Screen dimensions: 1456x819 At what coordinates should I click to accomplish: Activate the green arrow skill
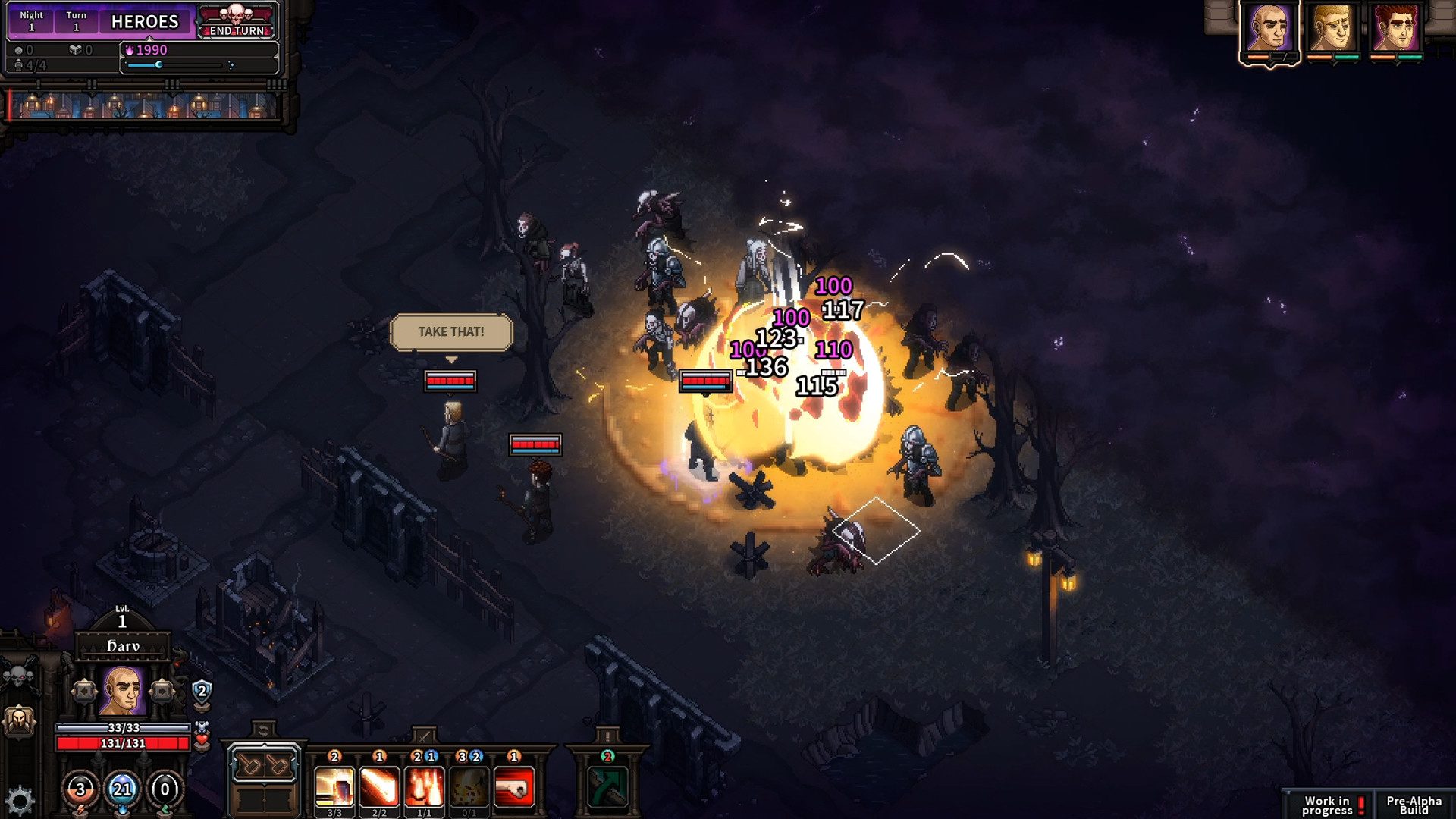pyautogui.click(x=607, y=787)
